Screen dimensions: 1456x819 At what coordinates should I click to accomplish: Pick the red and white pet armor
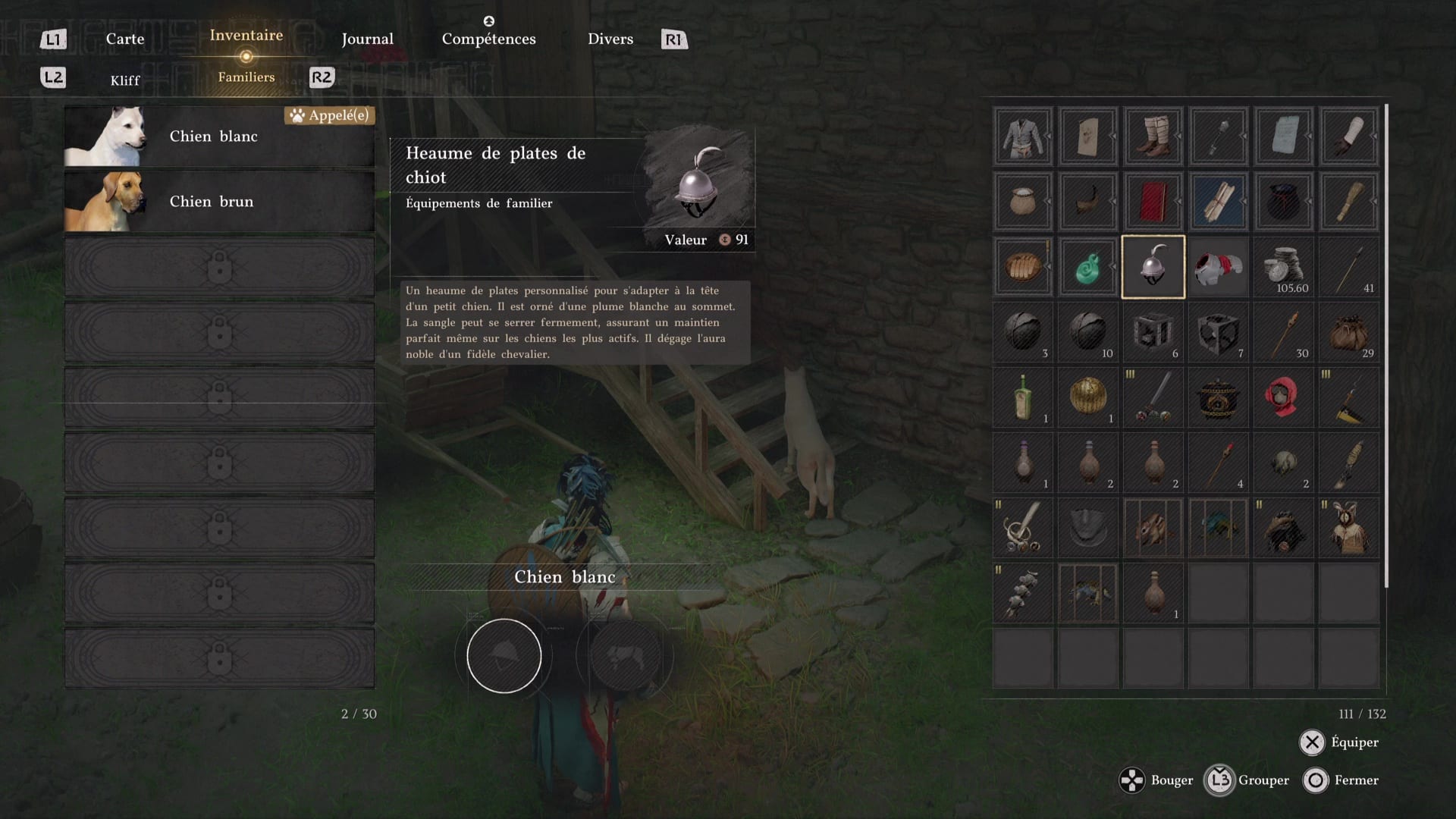pyautogui.click(x=1218, y=267)
